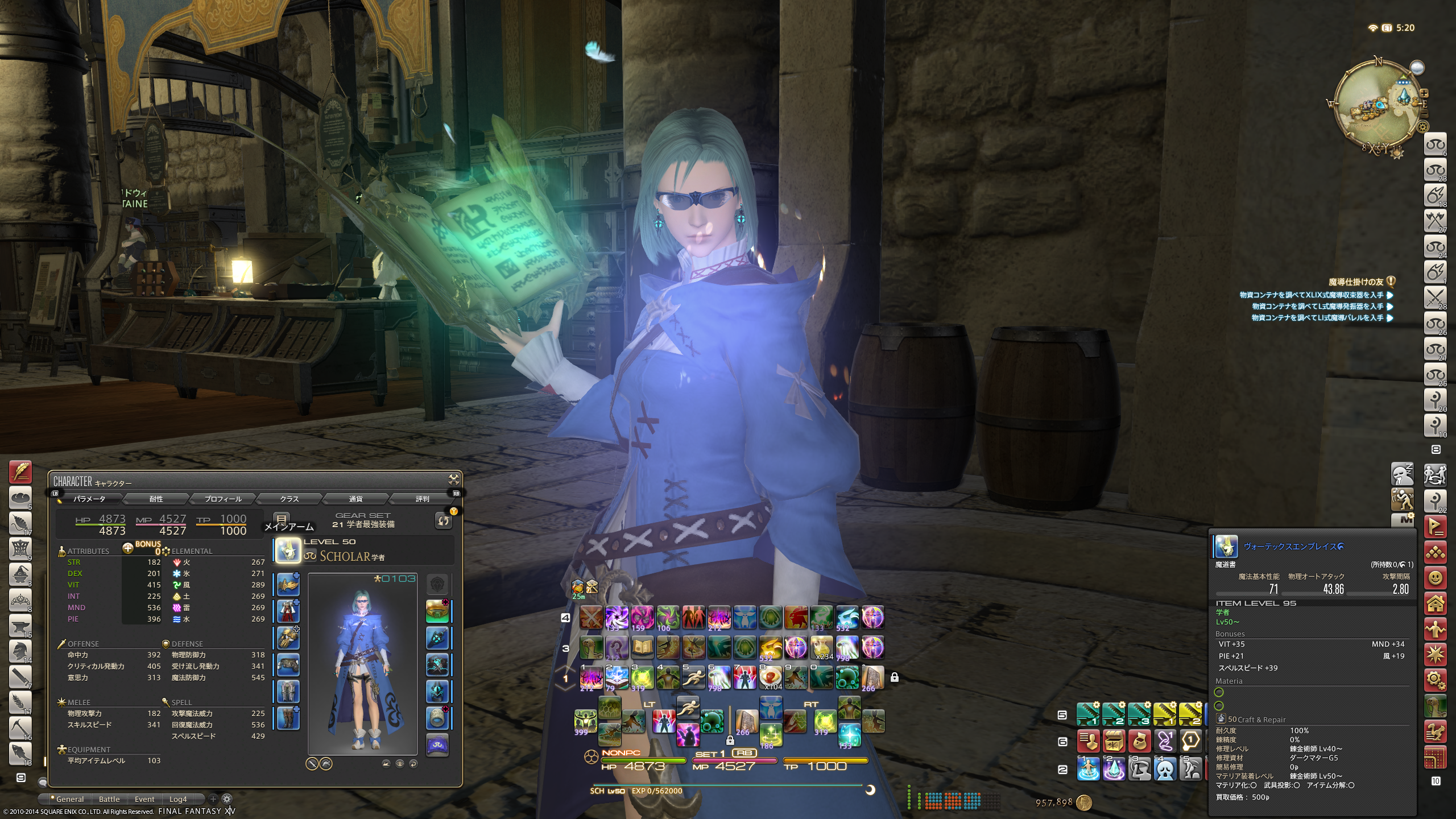Switch to the Event chat tab
Screen dimensions: 1456x819
(144, 799)
